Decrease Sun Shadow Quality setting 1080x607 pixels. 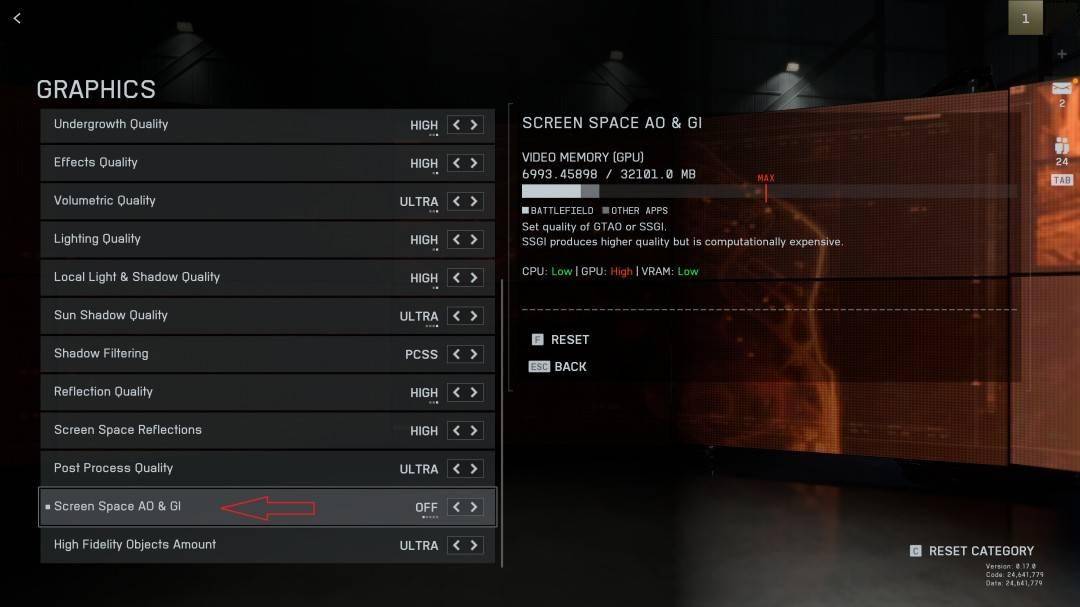[x=457, y=316]
